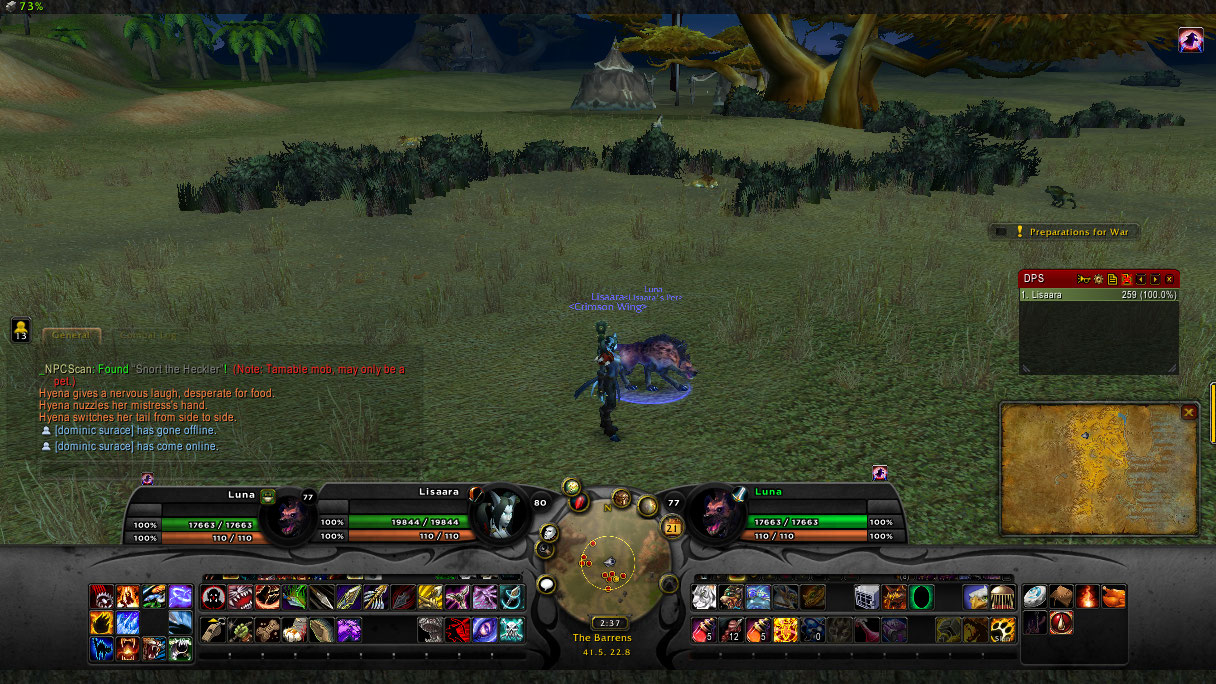Click the blue frightened cat ability
The height and width of the screenshot is (684, 1216).
pyautogui.click(x=103, y=650)
